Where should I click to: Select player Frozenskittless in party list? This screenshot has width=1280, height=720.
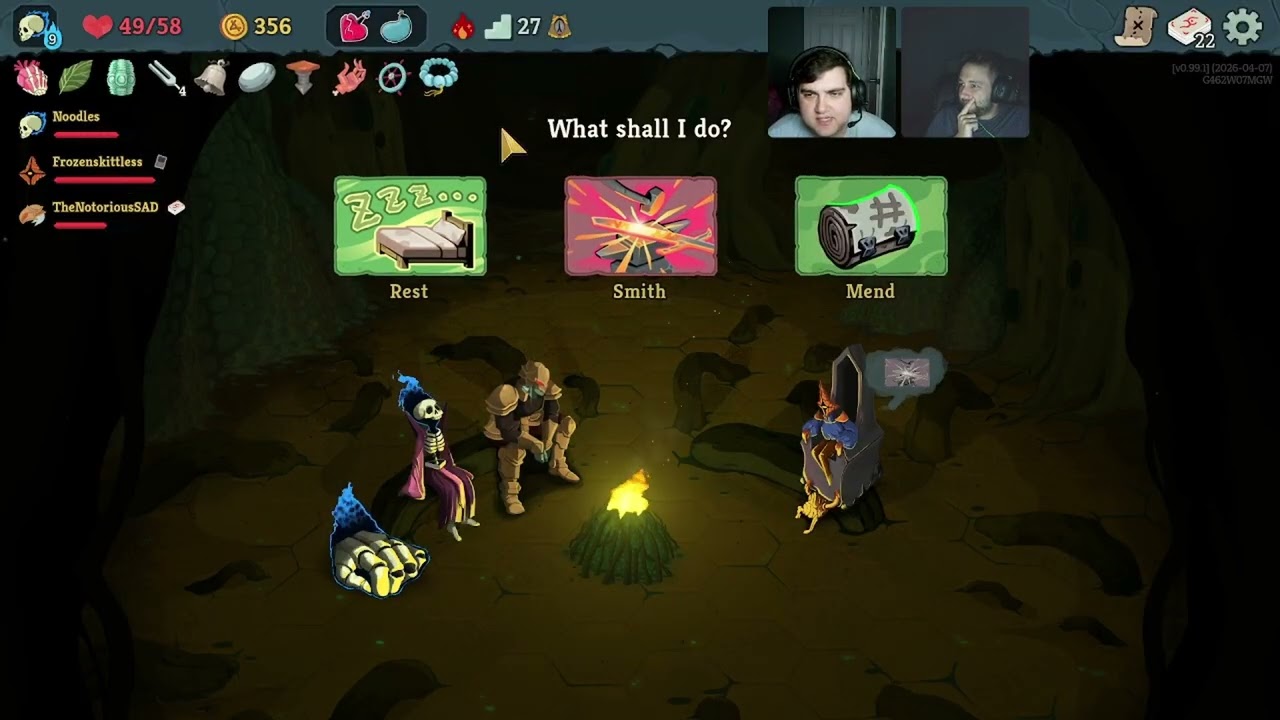[x=97, y=162]
